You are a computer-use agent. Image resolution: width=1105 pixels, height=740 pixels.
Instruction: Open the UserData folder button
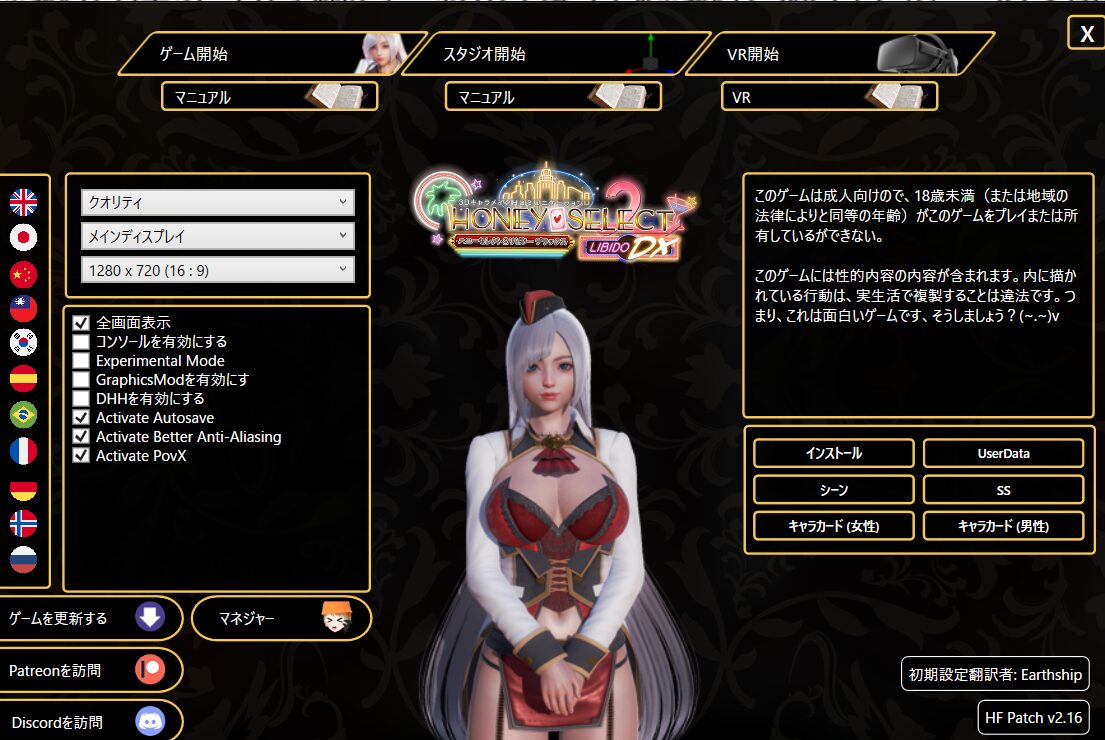point(1003,453)
